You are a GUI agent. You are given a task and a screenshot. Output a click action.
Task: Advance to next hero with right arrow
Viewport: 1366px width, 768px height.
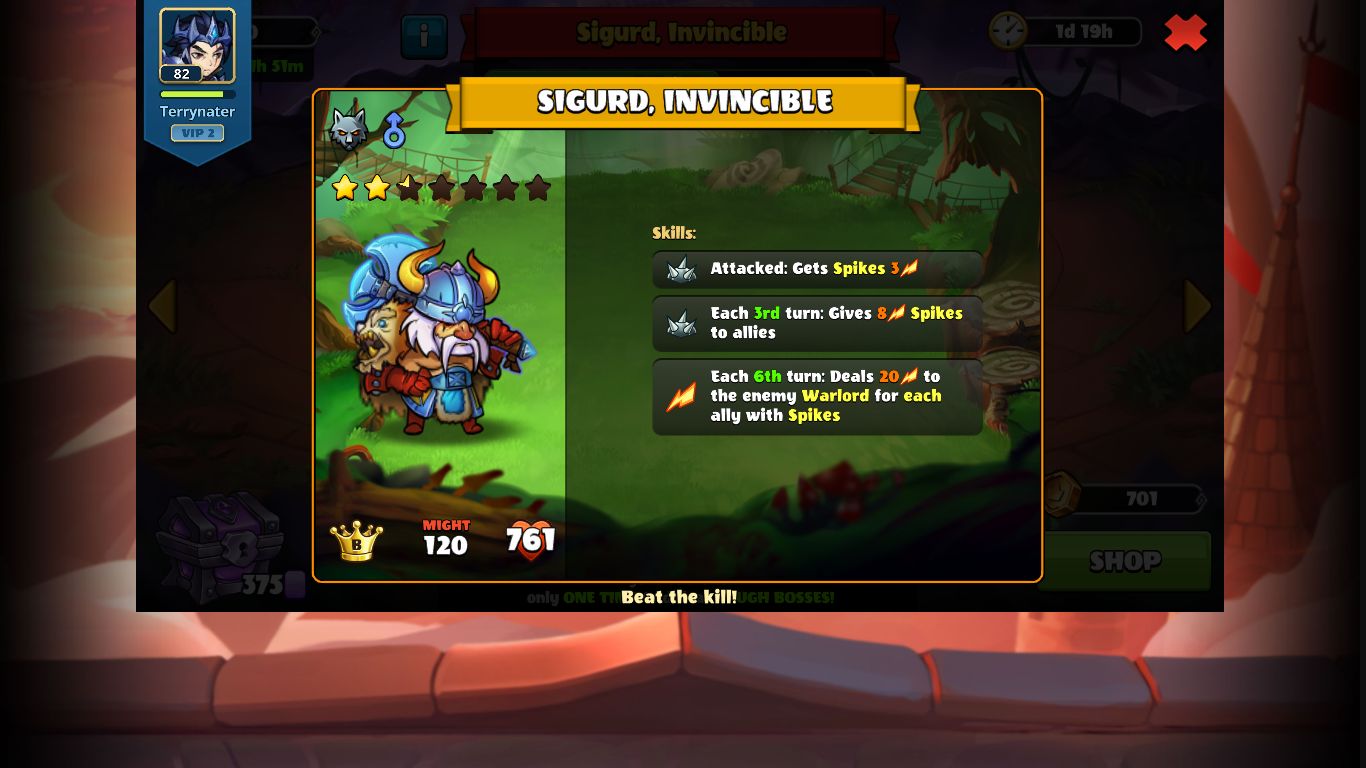1197,306
